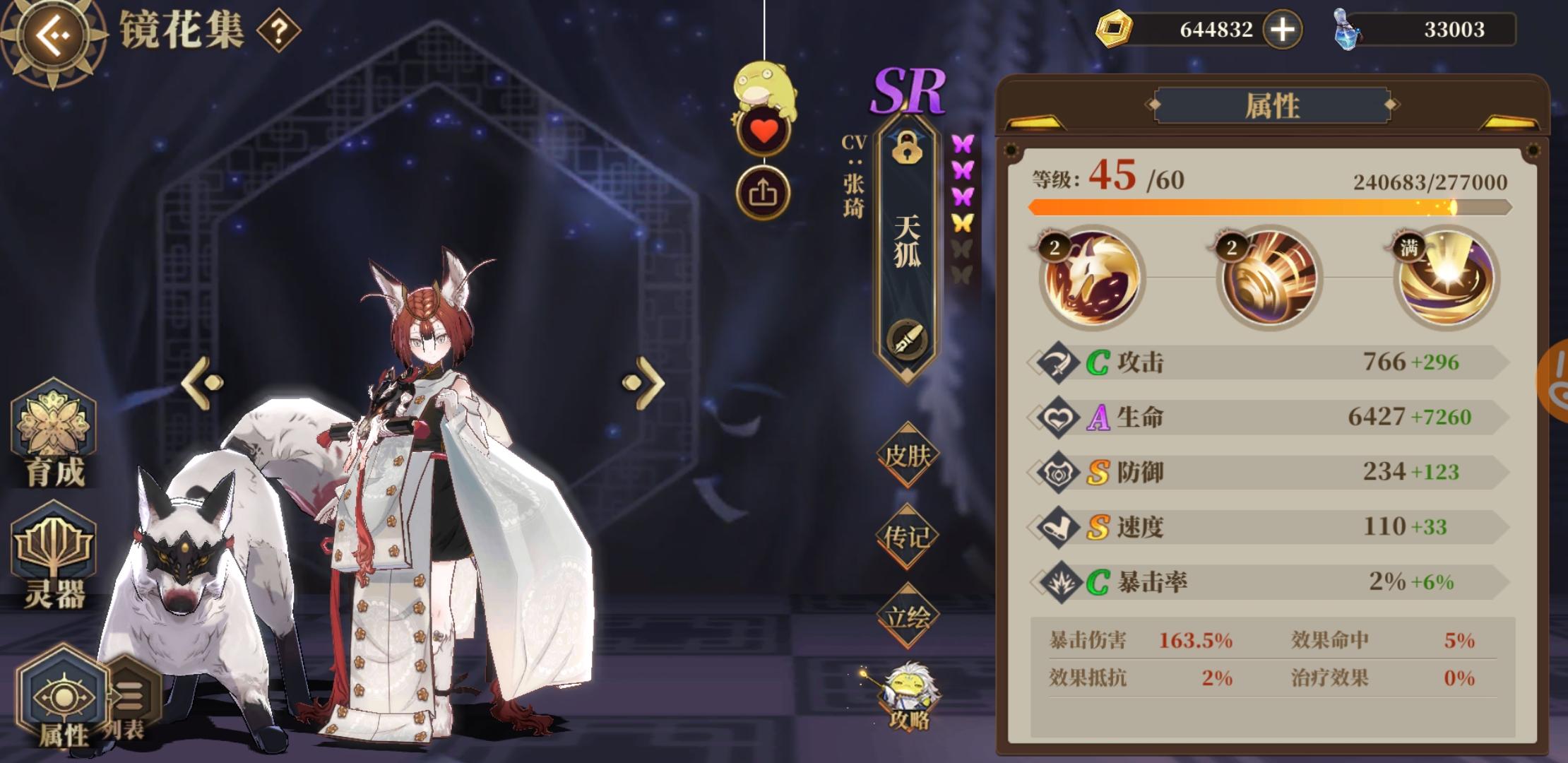Switch to the 皮肤 skin tab
Viewport: 1568px width, 763px height.
(x=908, y=457)
